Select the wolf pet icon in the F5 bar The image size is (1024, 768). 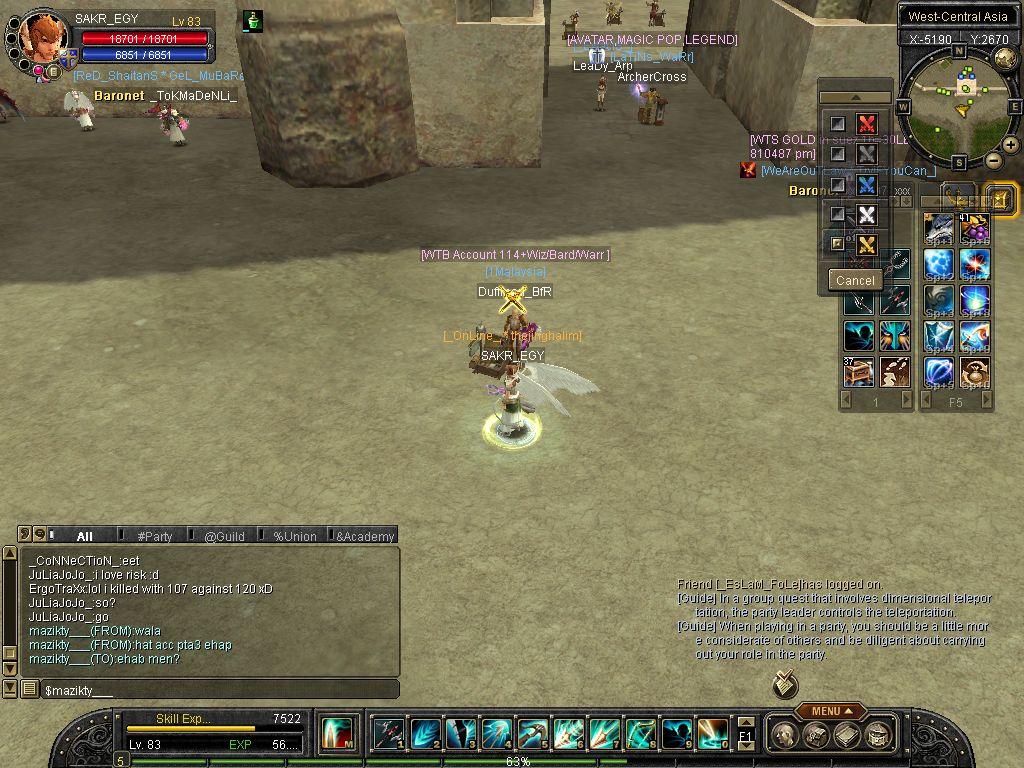938,229
